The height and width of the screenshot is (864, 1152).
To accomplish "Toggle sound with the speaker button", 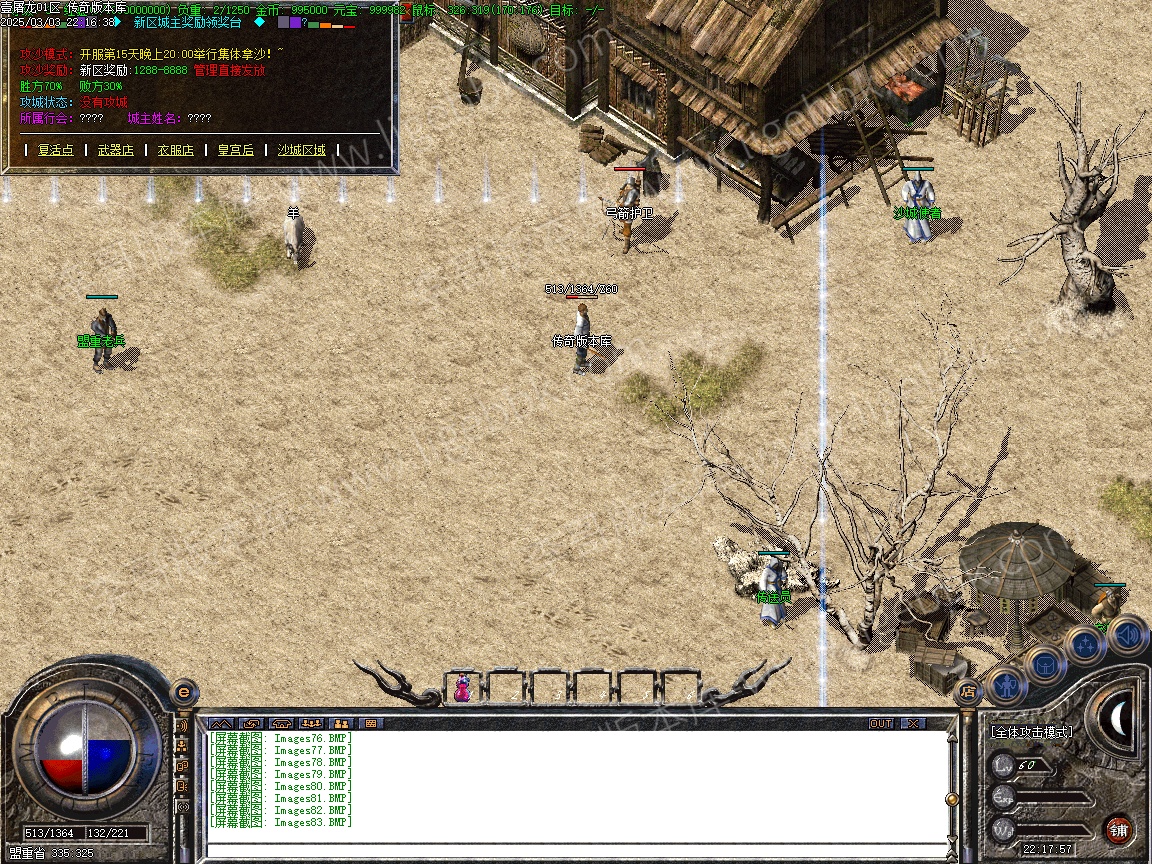I will point(1126,633).
